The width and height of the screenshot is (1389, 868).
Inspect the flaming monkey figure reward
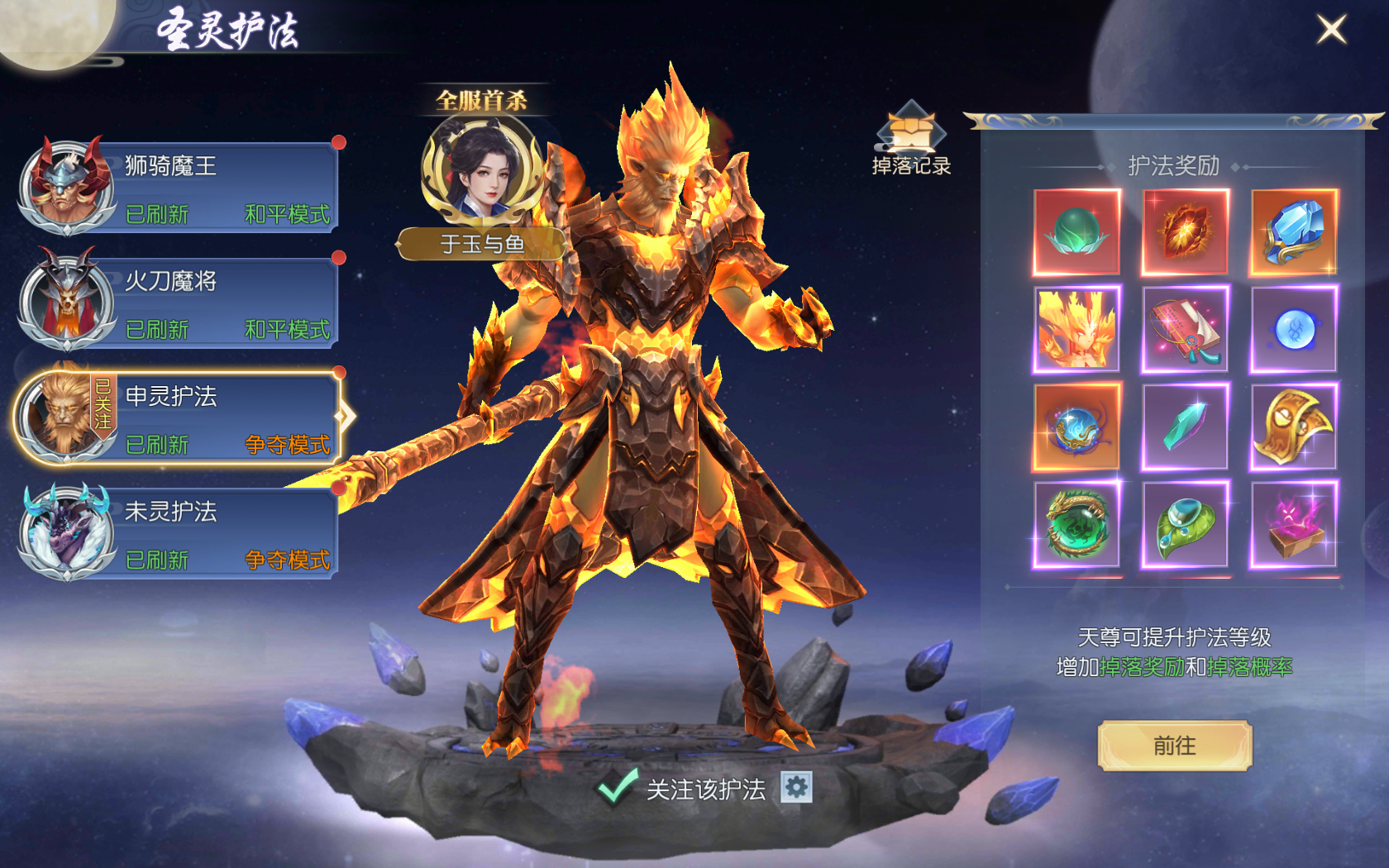pyautogui.click(x=1076, y=329)
